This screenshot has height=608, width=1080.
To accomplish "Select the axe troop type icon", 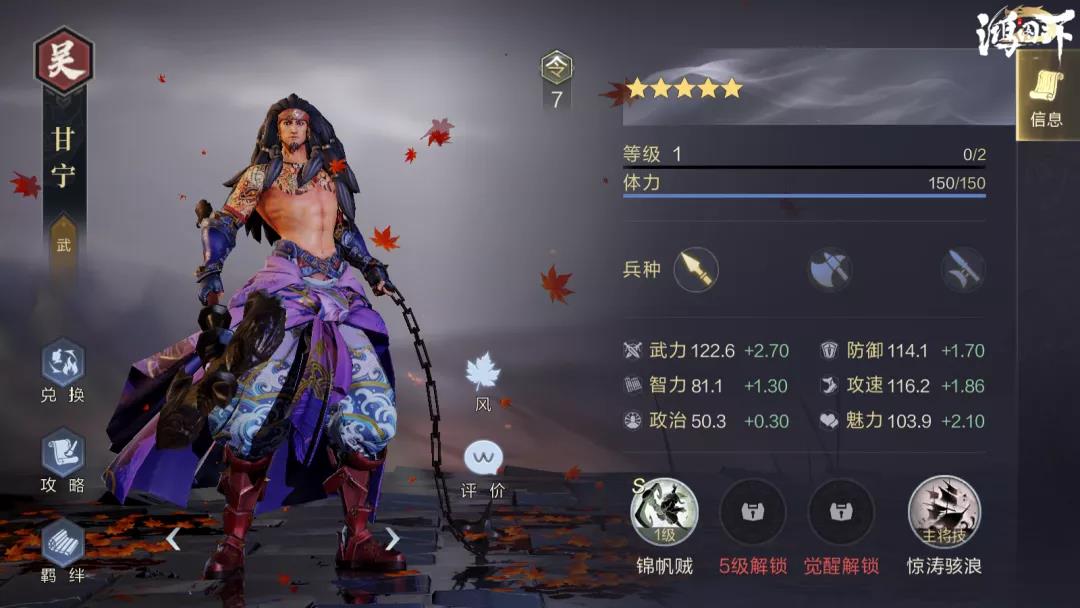I will coord(831,269).
